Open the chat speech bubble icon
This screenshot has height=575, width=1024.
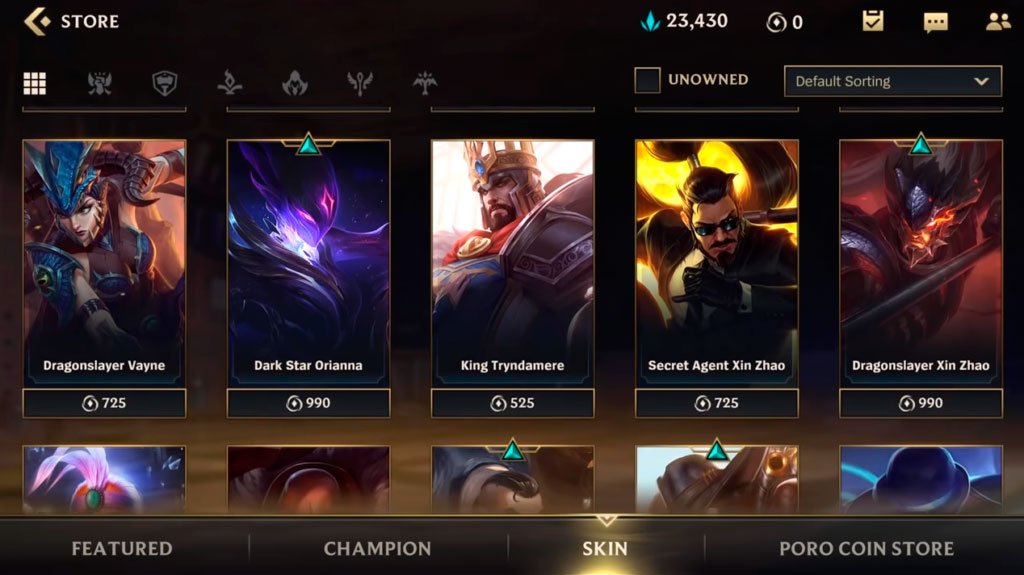(x=935, y=21)
